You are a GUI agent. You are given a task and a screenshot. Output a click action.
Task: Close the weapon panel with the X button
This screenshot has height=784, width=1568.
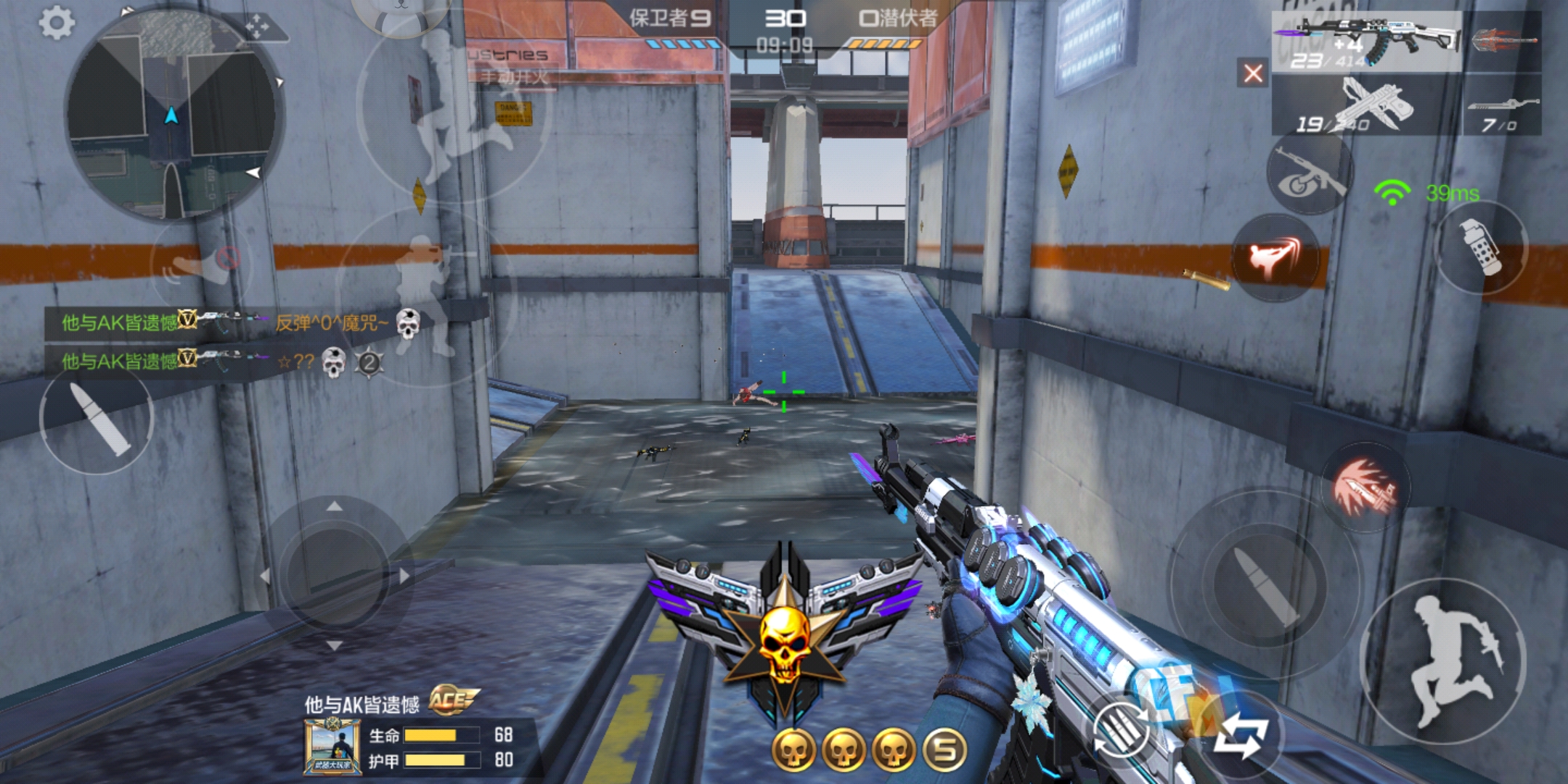tap(1253, 73)
